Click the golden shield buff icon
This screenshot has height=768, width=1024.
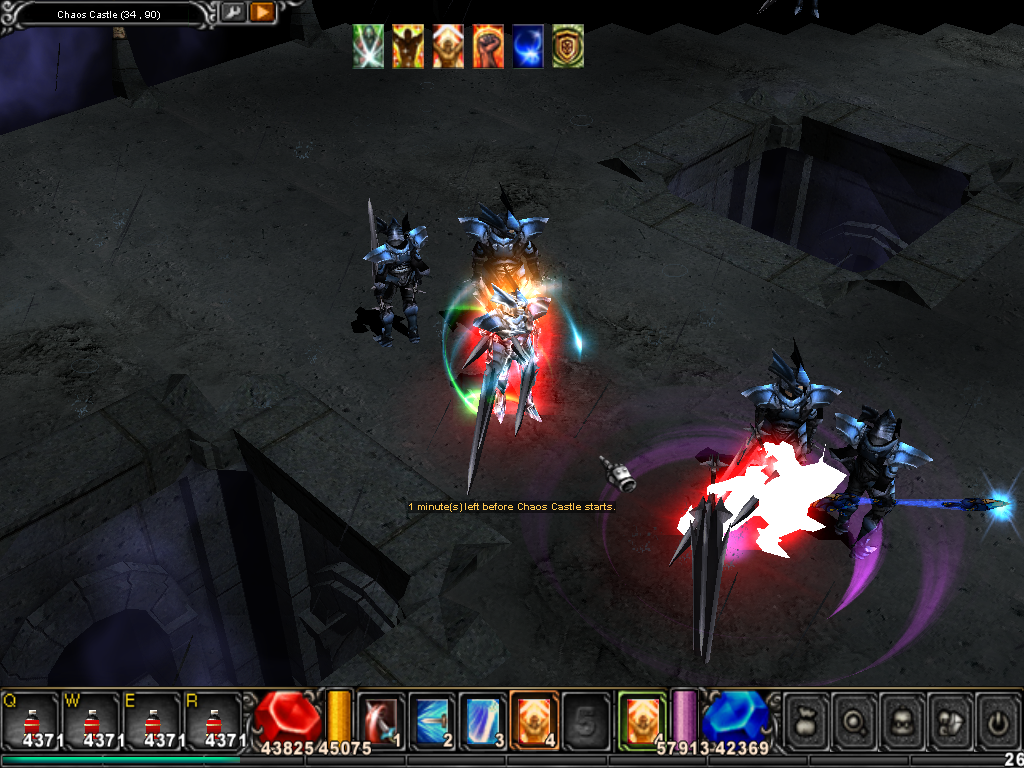click(568, 47)
